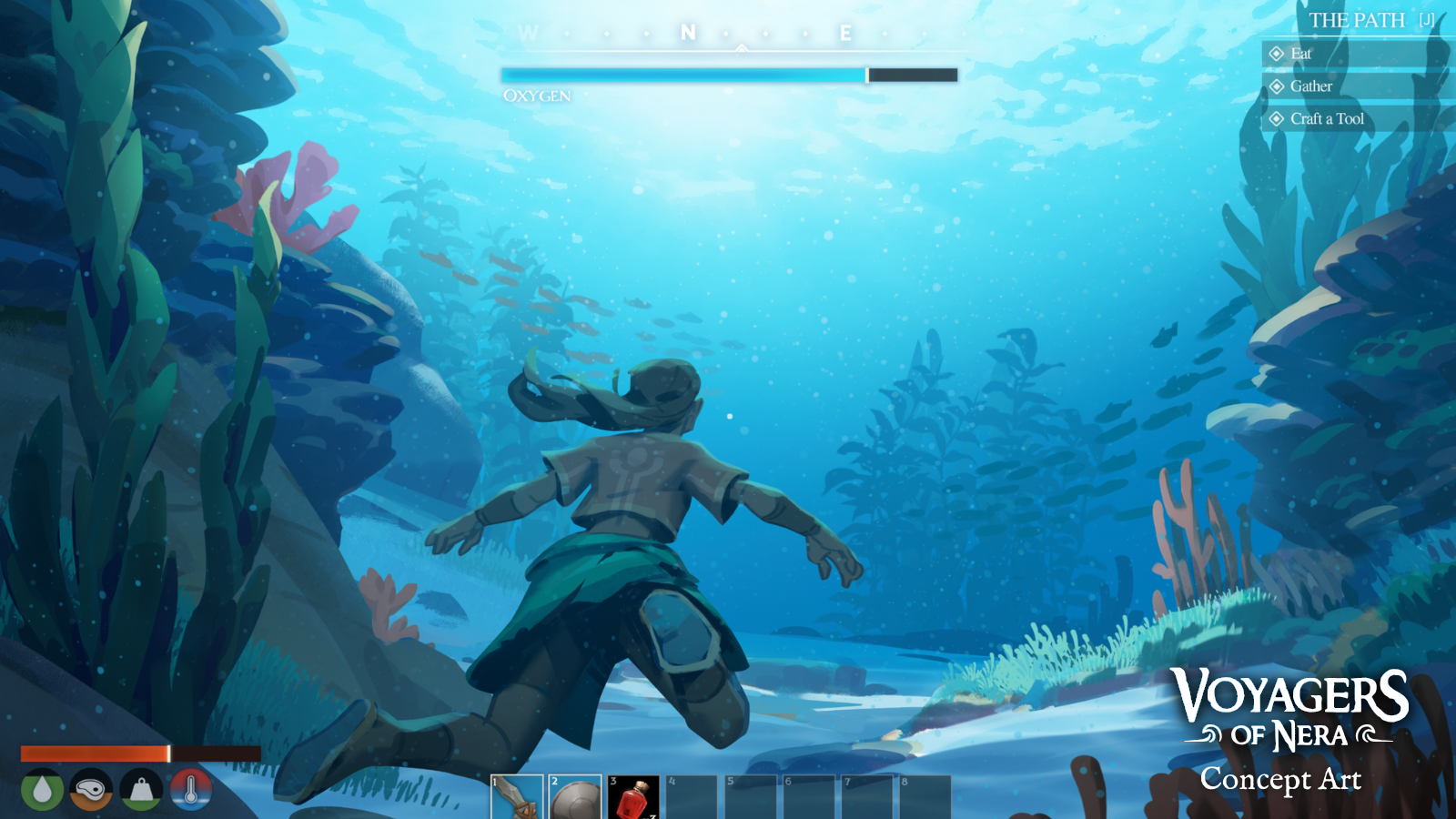Expand the Craft a Tool quest entry
Image resolution: width=1456 pixels, height=819 pixels.
point(1327,118)
